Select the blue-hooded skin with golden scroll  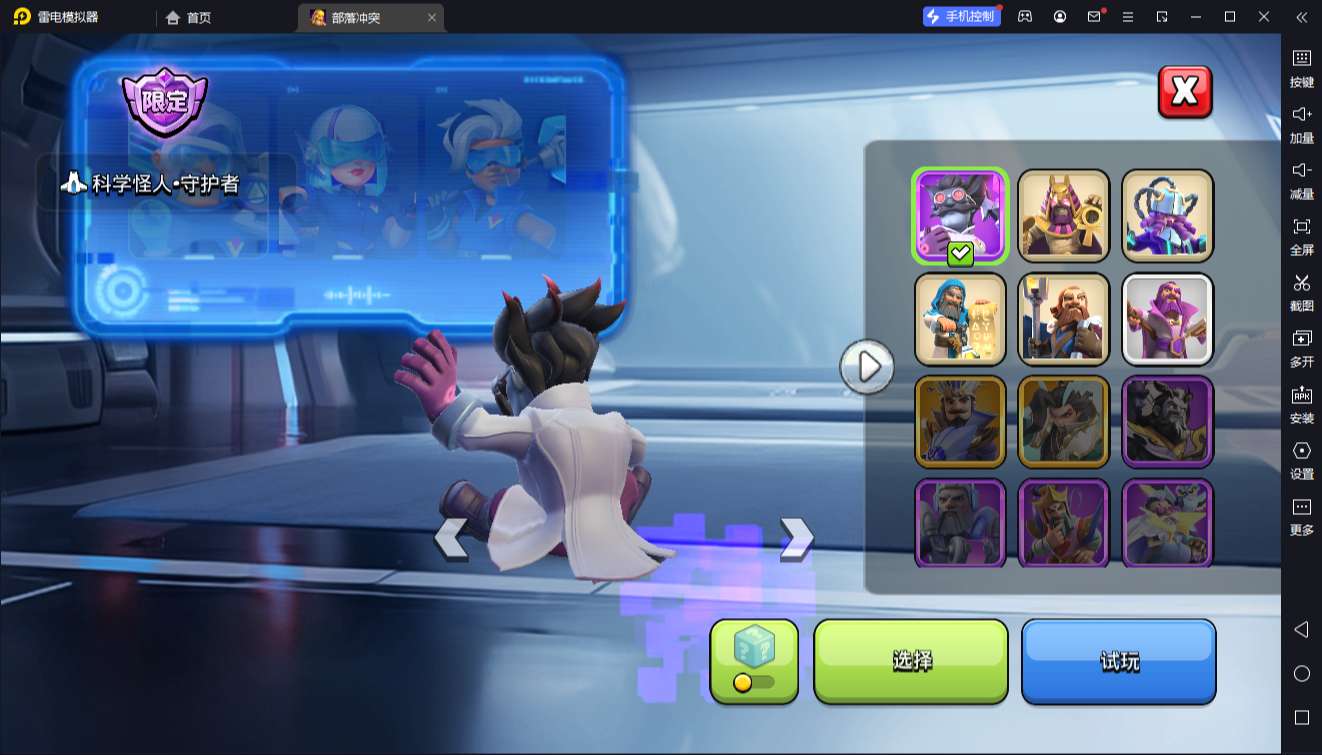click(960, 319)
